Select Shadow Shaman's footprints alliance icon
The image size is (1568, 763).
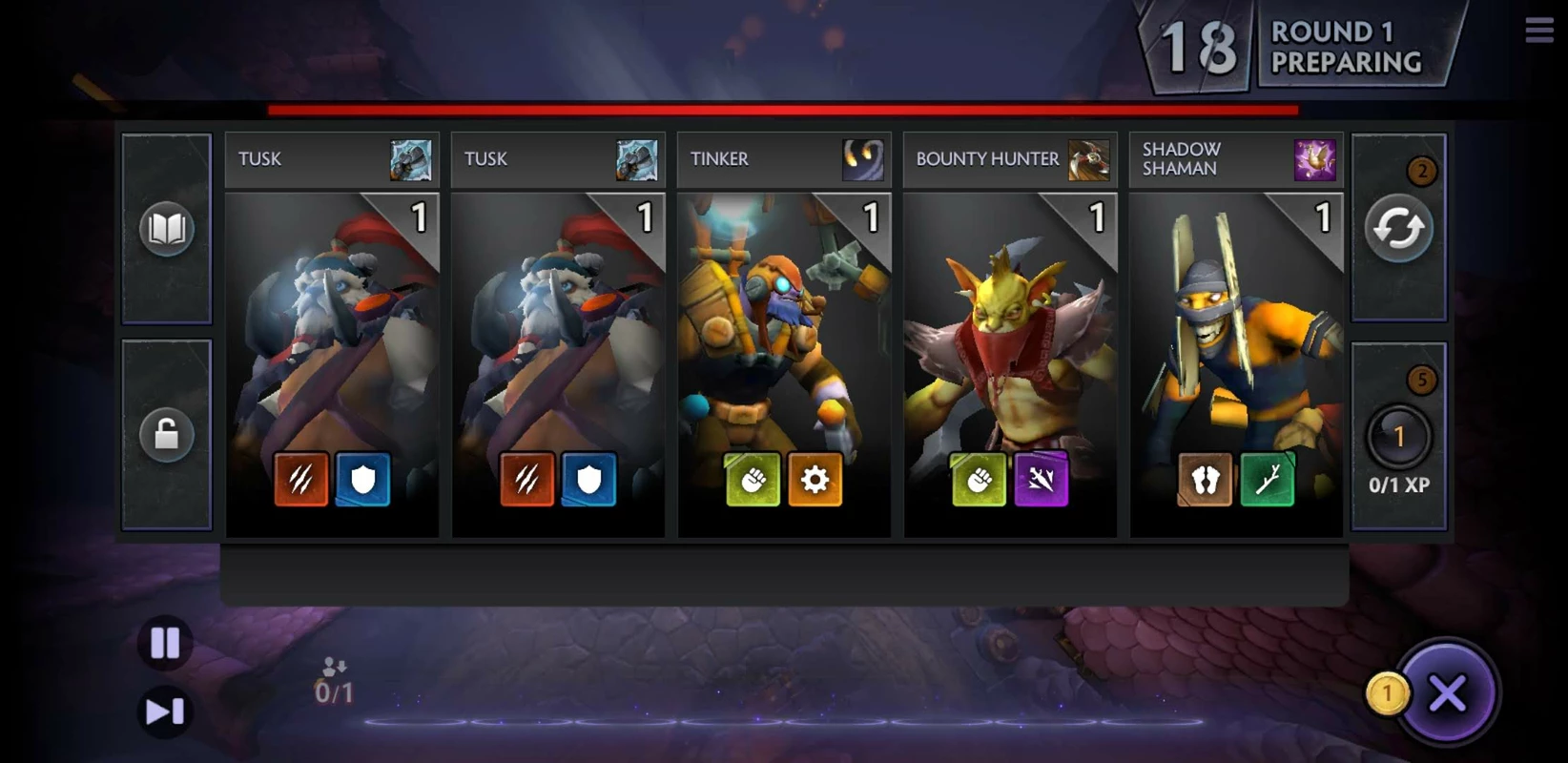tap(1206, 479)
